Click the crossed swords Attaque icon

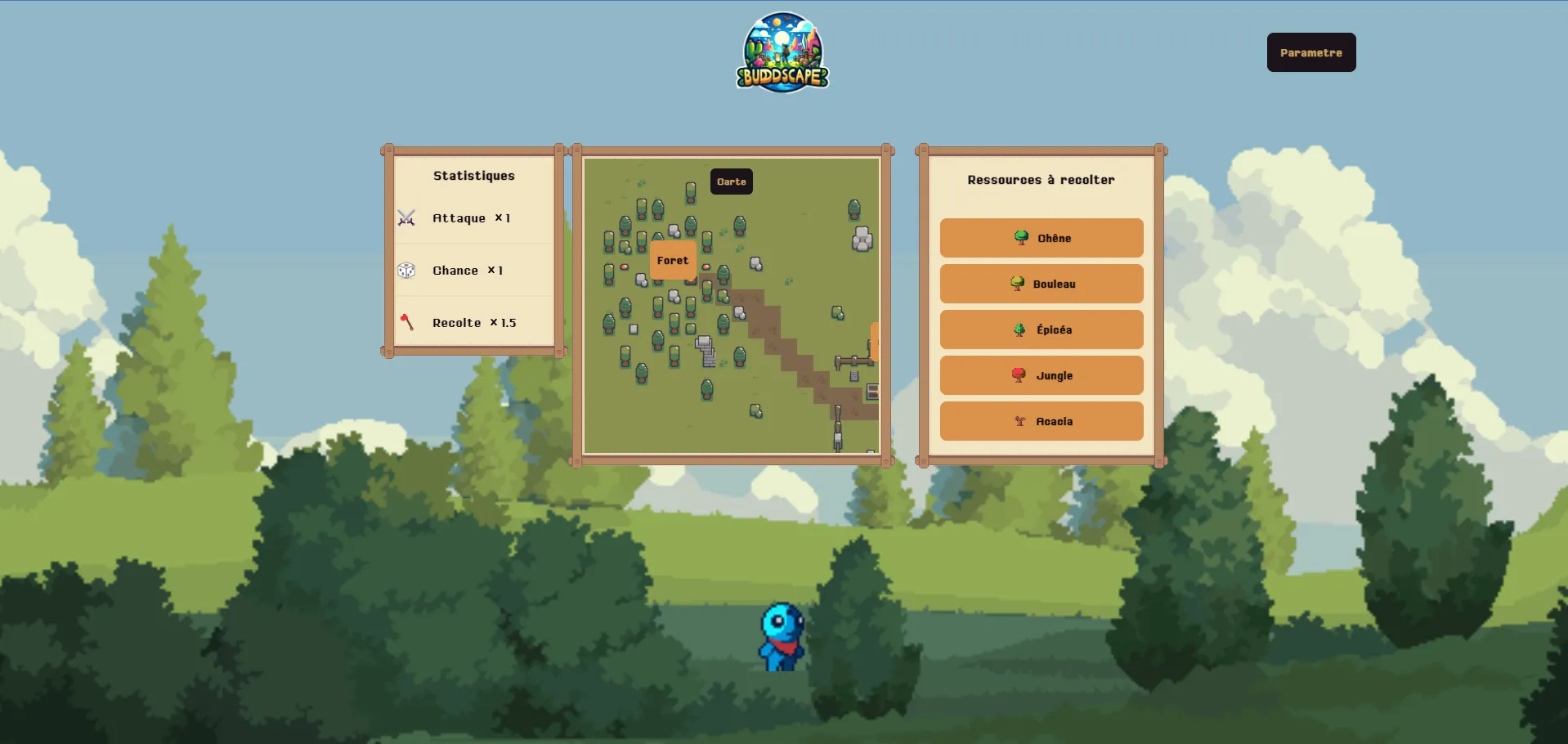click(x=406, y=218)
